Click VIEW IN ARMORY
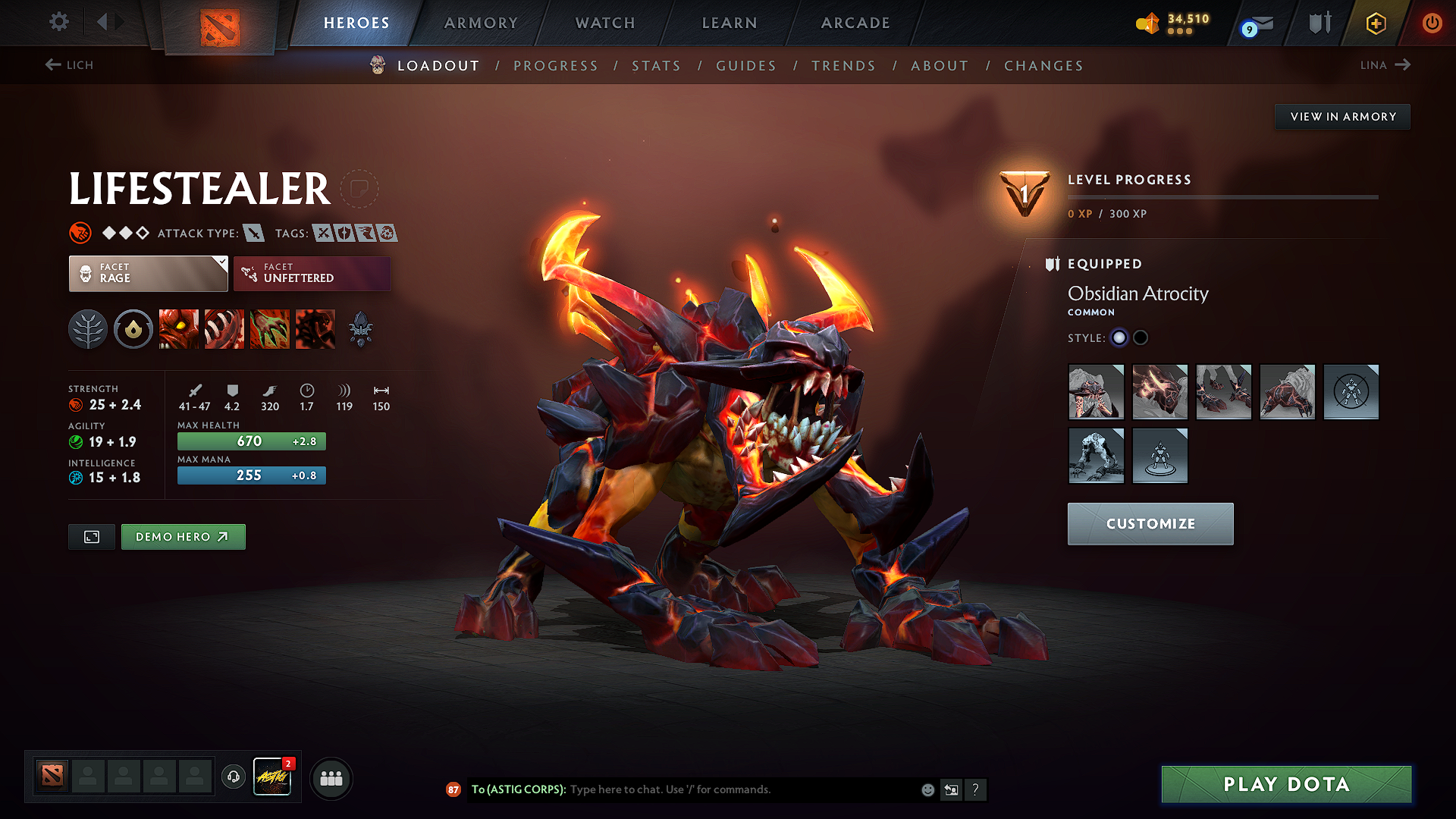Viewport: 1456px width, 819px height. tap(1342, 116)
